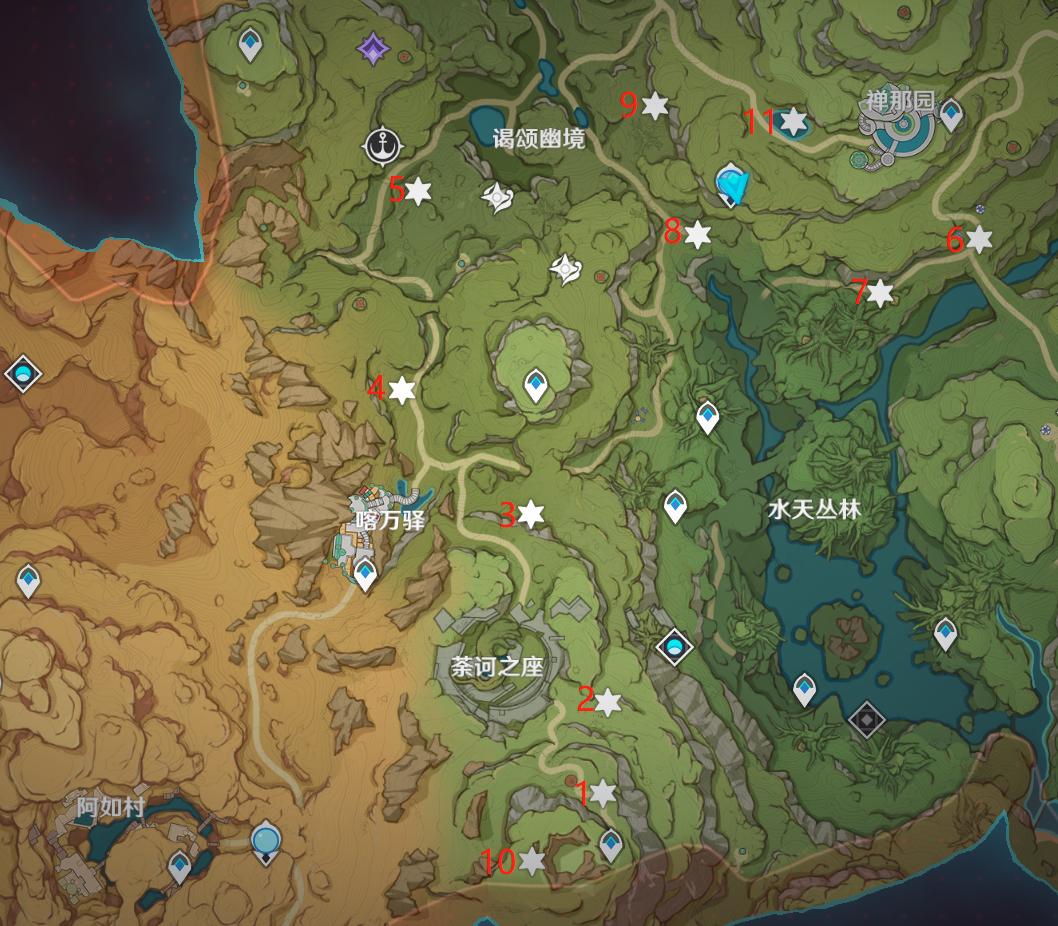This screenshot has height=926, width=1058.
Task: Click the dark diamond marker south of 水天丛林
Action: (866, 719)
